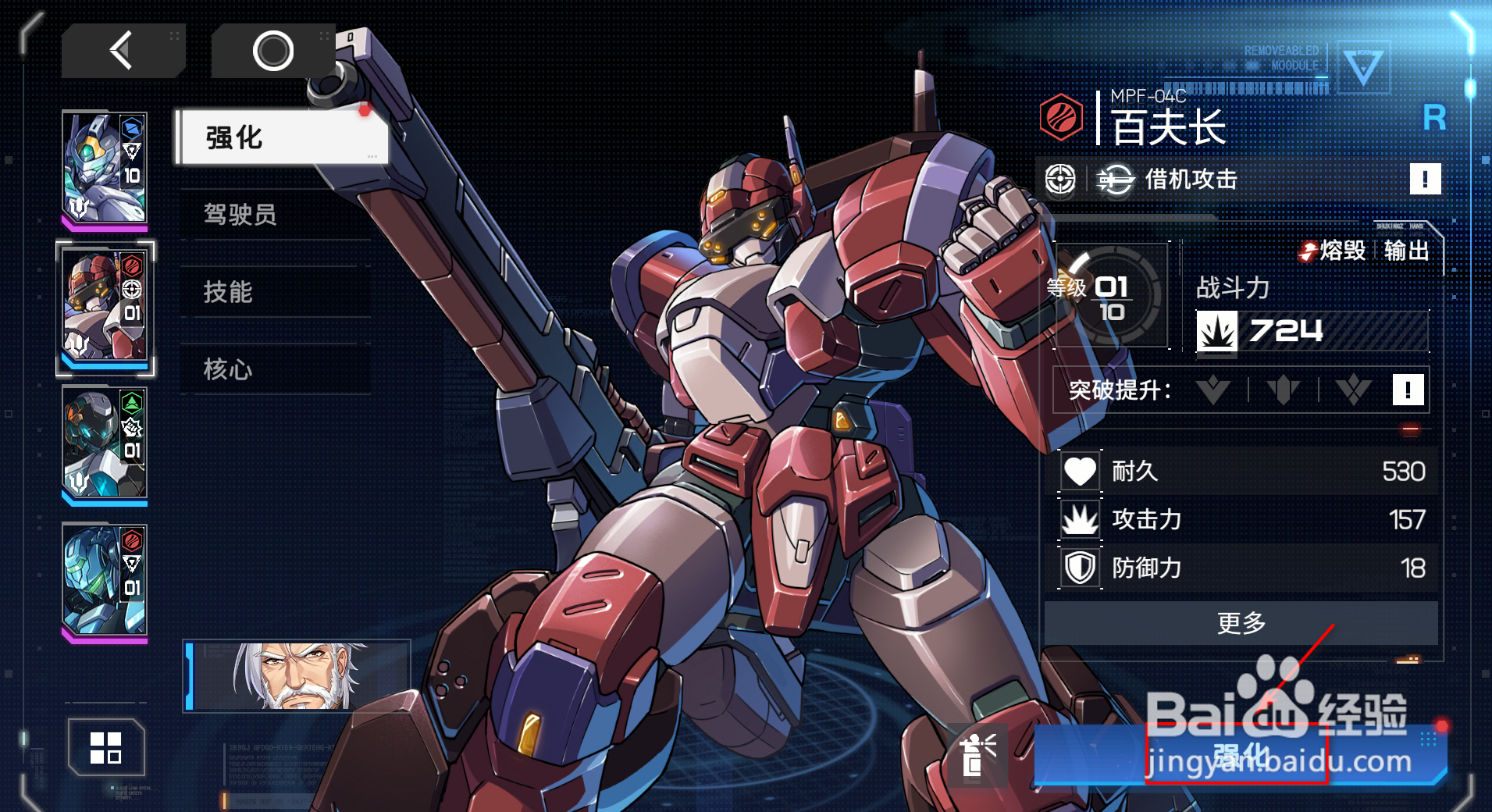View 突破提升 breakthrough info

(x=1408, y=390)
